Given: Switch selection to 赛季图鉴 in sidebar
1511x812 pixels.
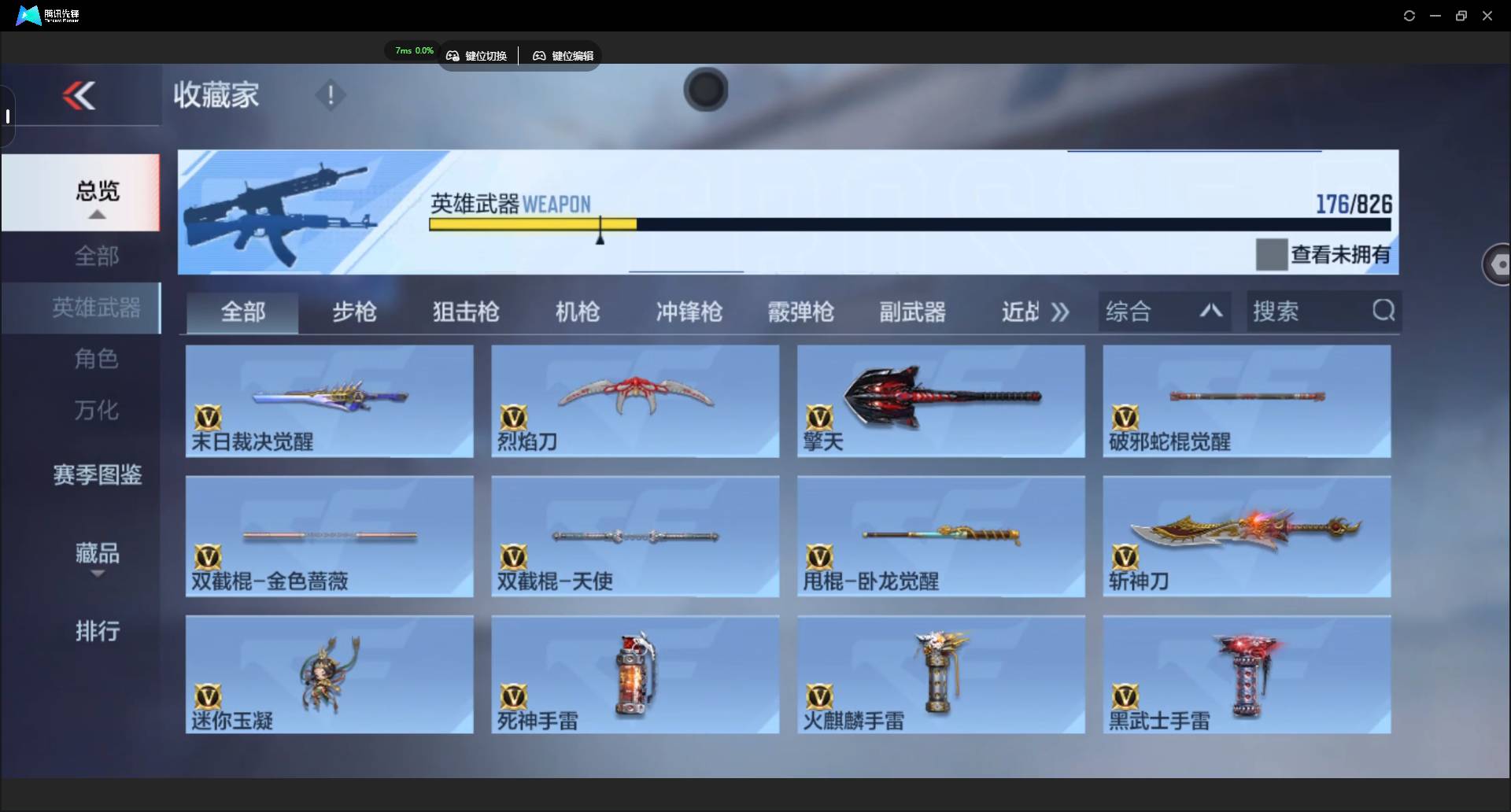Looking at the screenshot, I should tap(96, 474).
